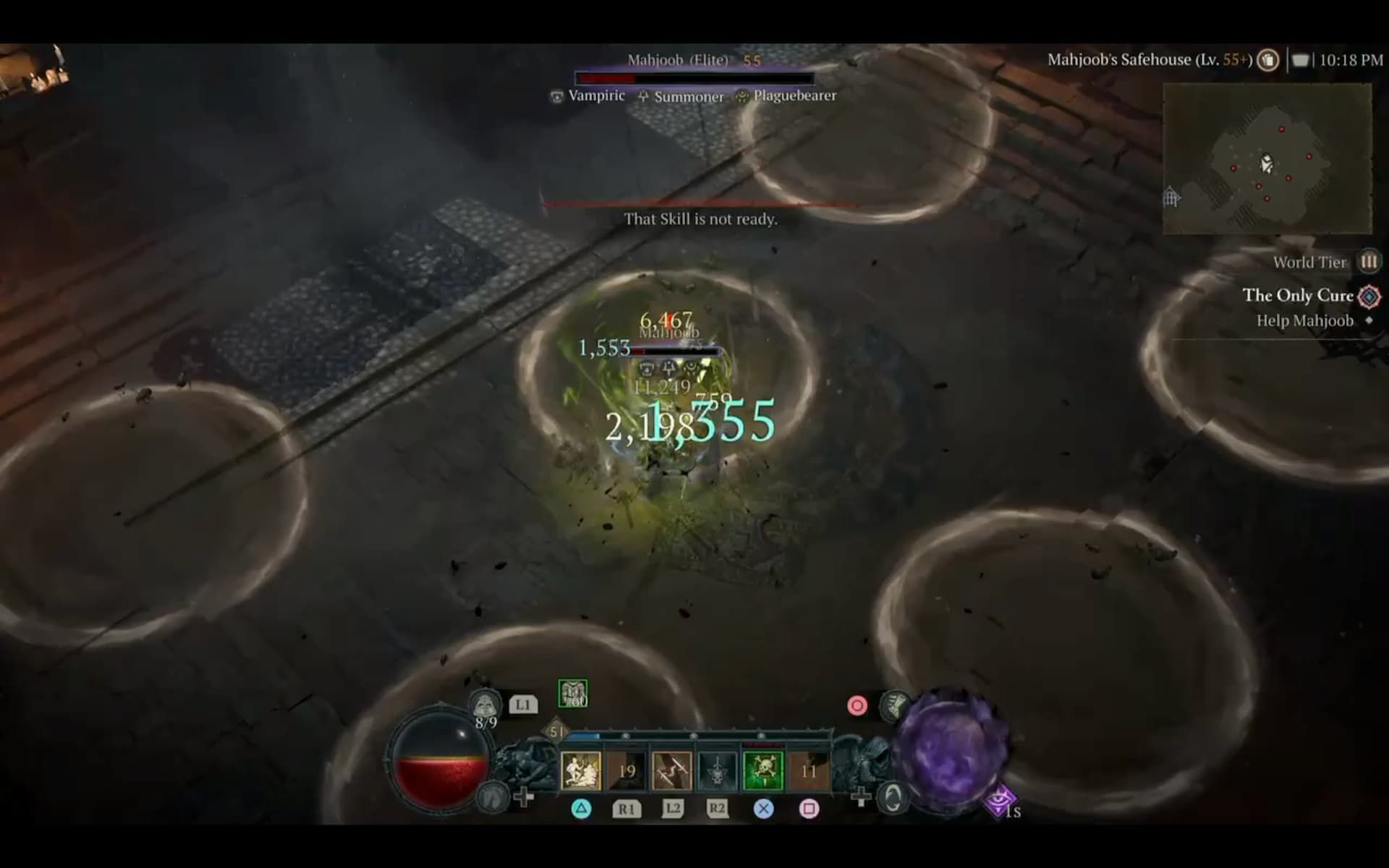Image resolution: width=1389 pixels, height=868 pixels.
Task: Click the level 51 badge above the skill bar
Action: coord(557,732)
